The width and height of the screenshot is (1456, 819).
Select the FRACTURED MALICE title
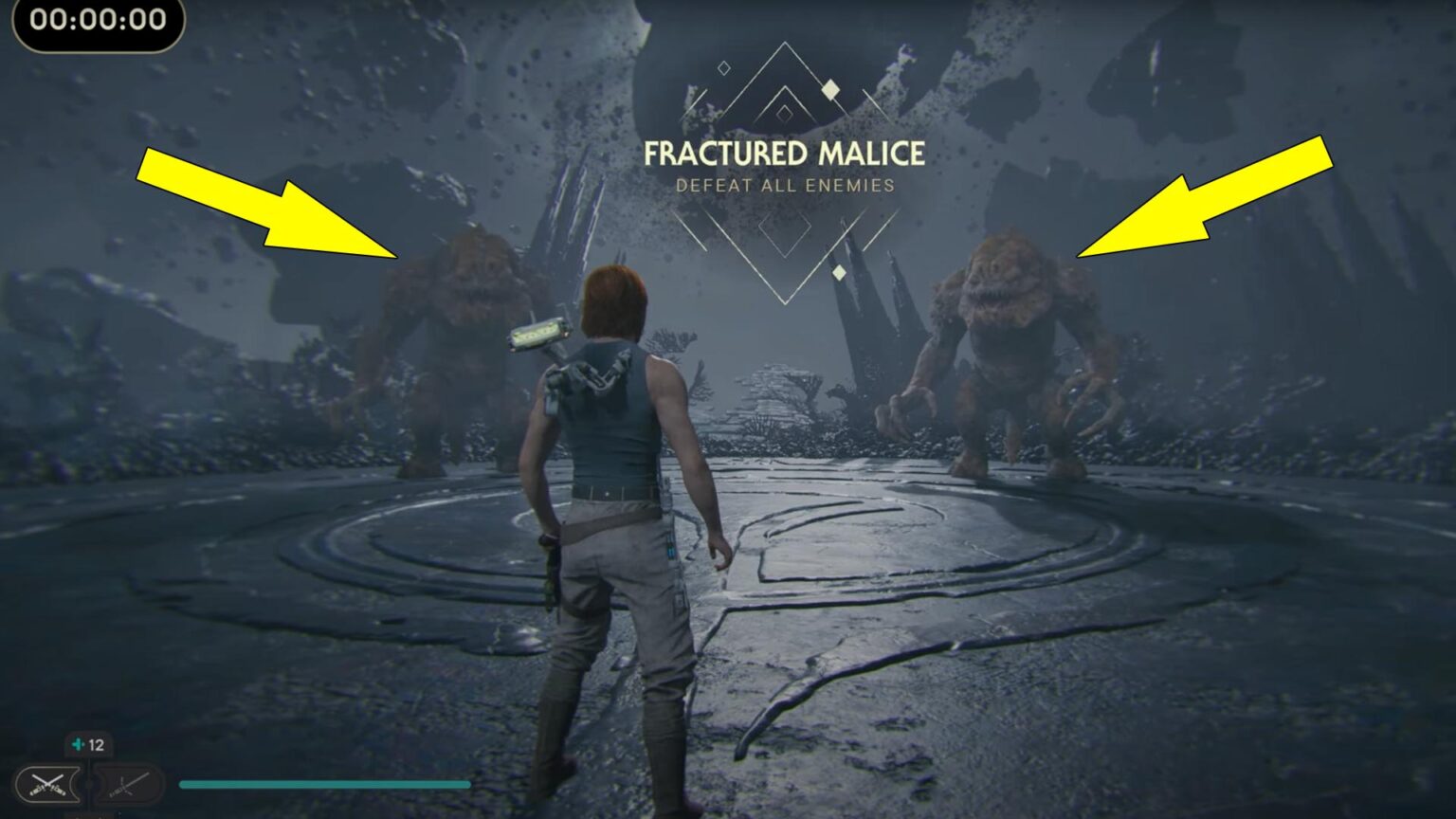tap(787, 150)
